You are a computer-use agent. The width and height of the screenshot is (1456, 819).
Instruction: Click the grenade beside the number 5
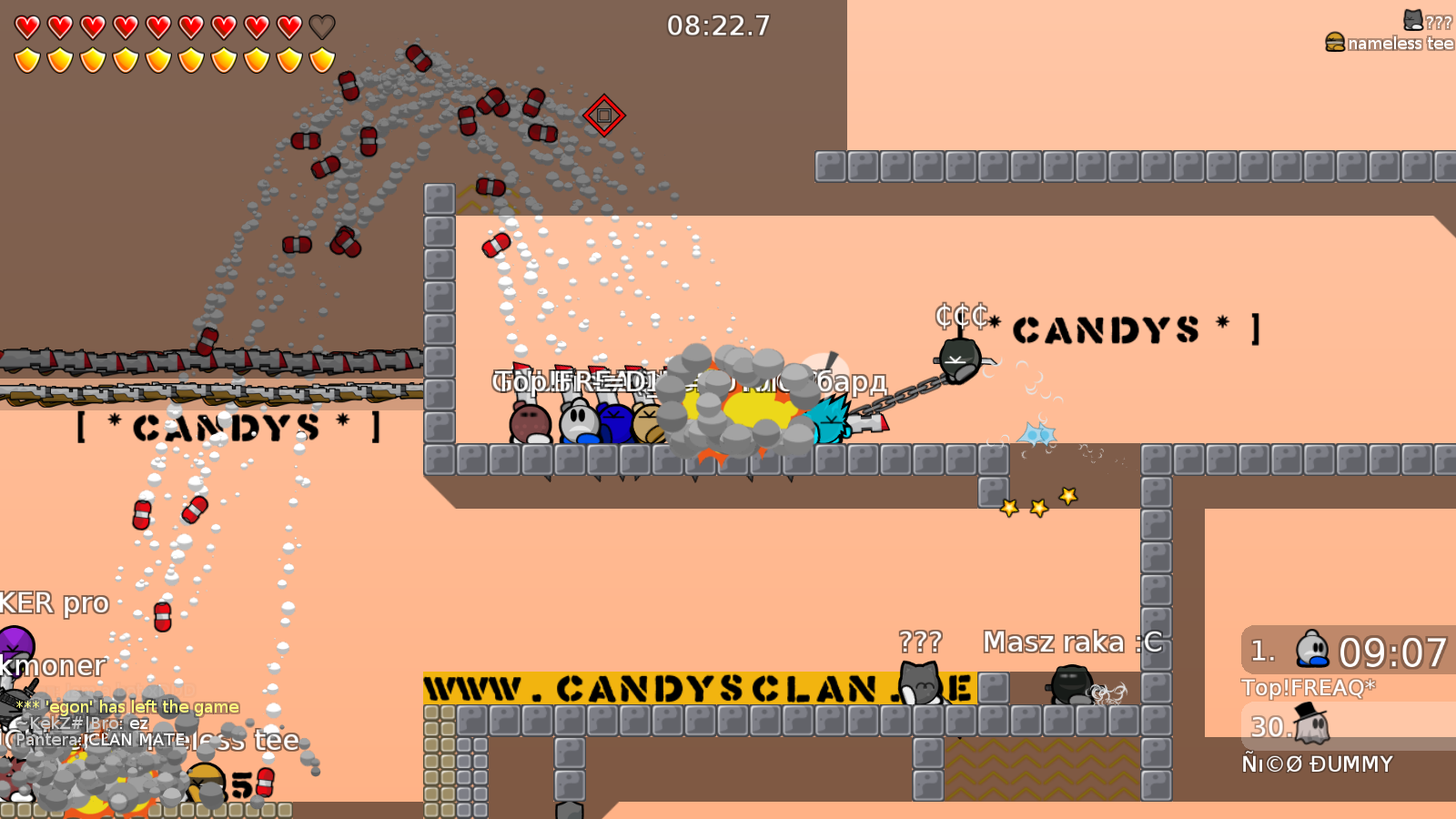[264, 781]
